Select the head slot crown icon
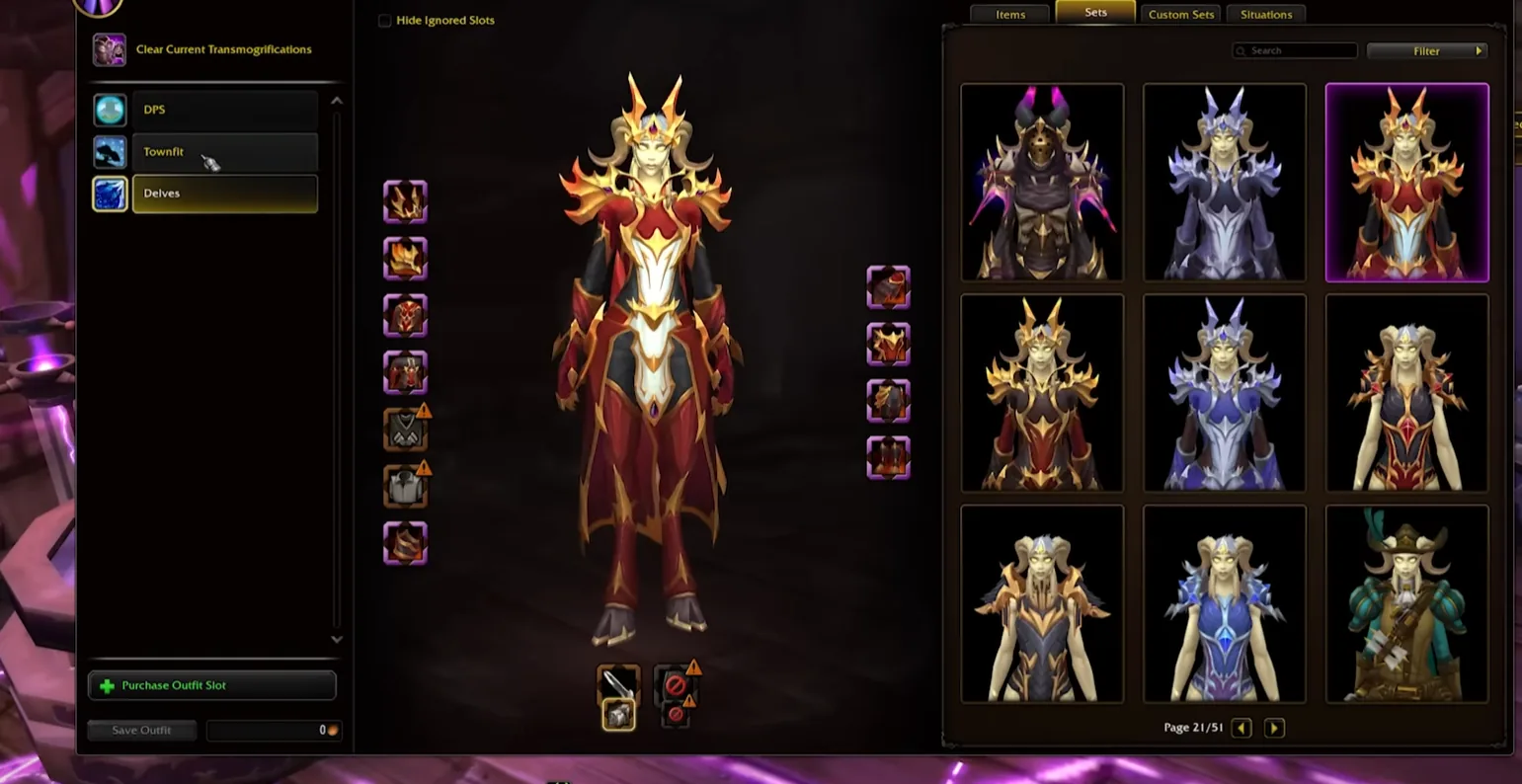The width and height of the screenshot is (1522, 784). tap(405, 201)
